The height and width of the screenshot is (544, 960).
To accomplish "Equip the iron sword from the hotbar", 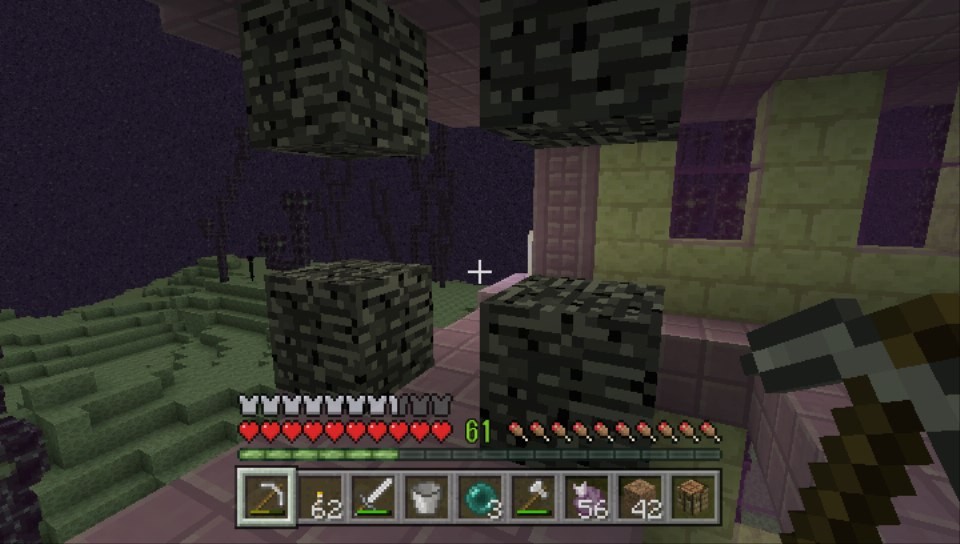I will coord(373,497).
